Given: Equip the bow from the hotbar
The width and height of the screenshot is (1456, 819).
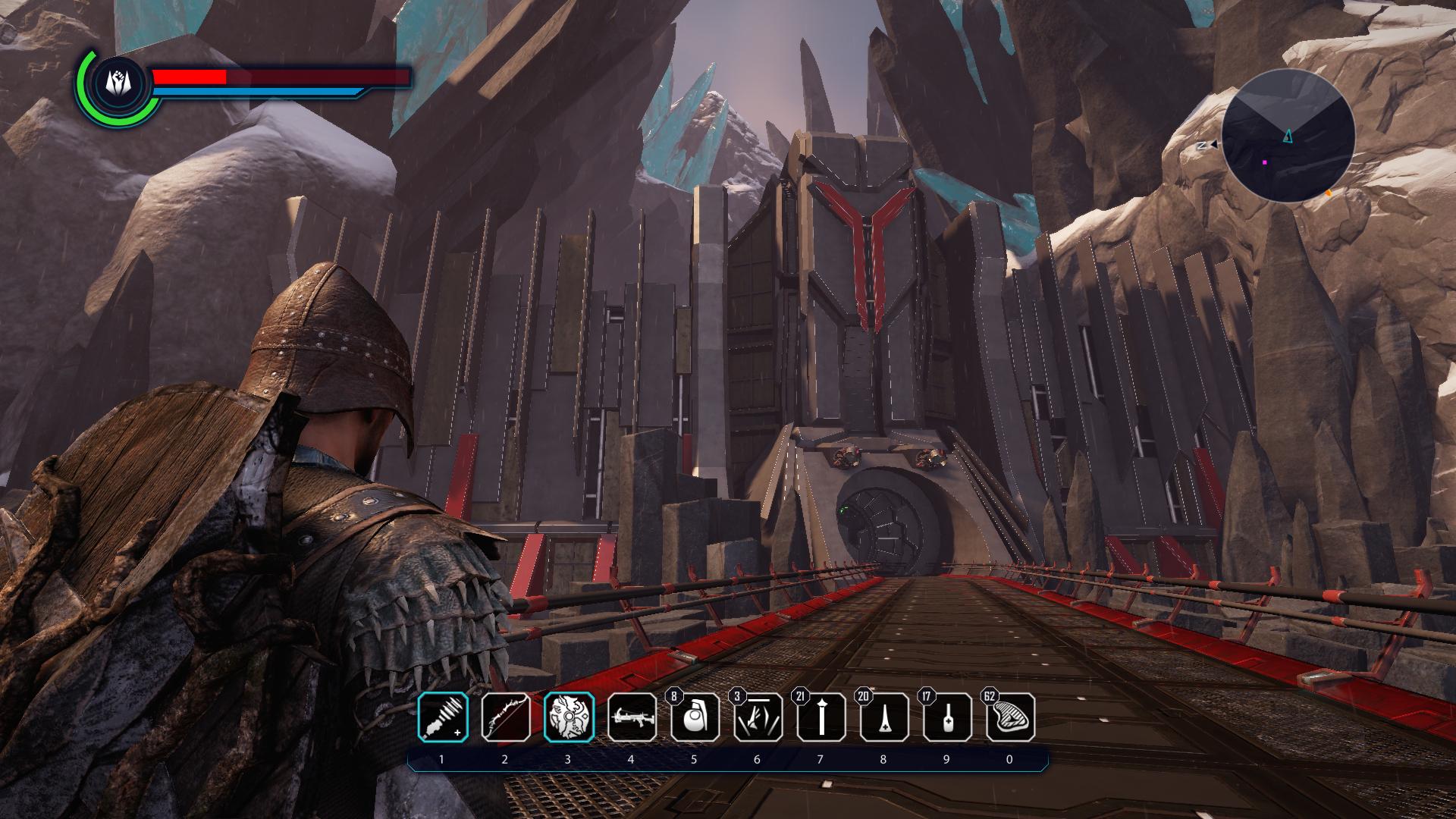Looking at the screenshot, I should click(x=506, y=717).
